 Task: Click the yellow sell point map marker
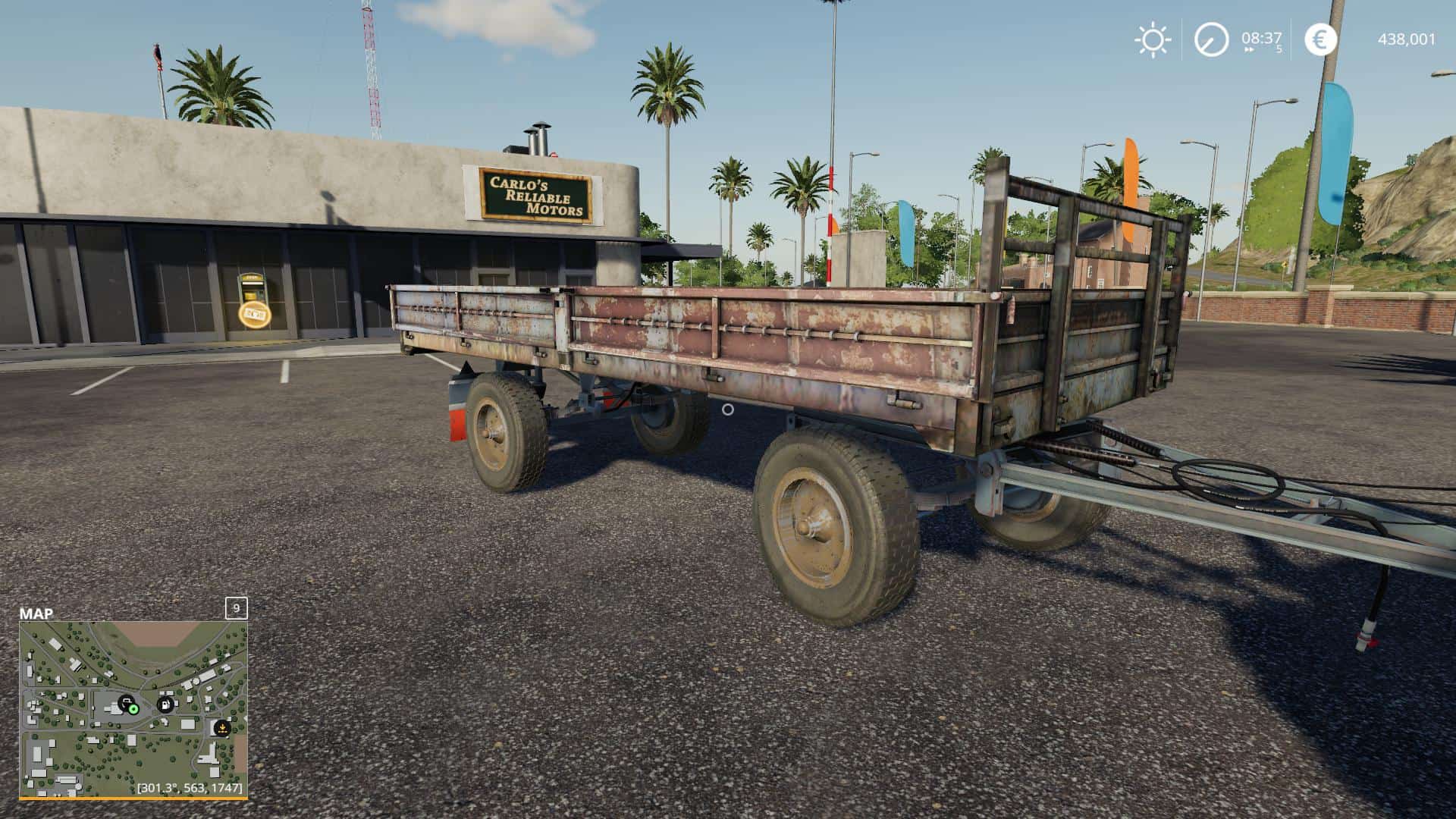pos(221,728)
